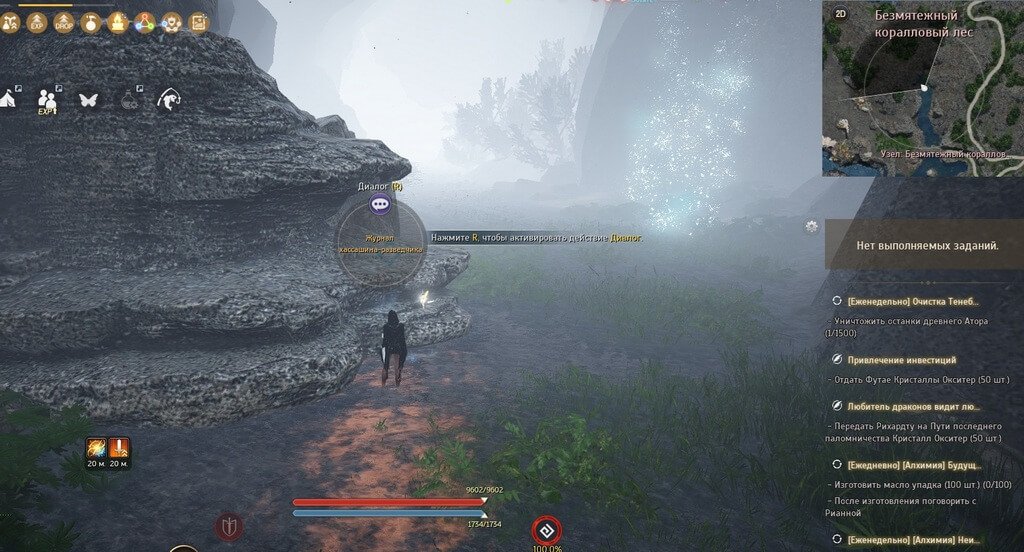1024x552 pixels.
Task: Open the tent camp shortcut
Action: coord(9,98)
